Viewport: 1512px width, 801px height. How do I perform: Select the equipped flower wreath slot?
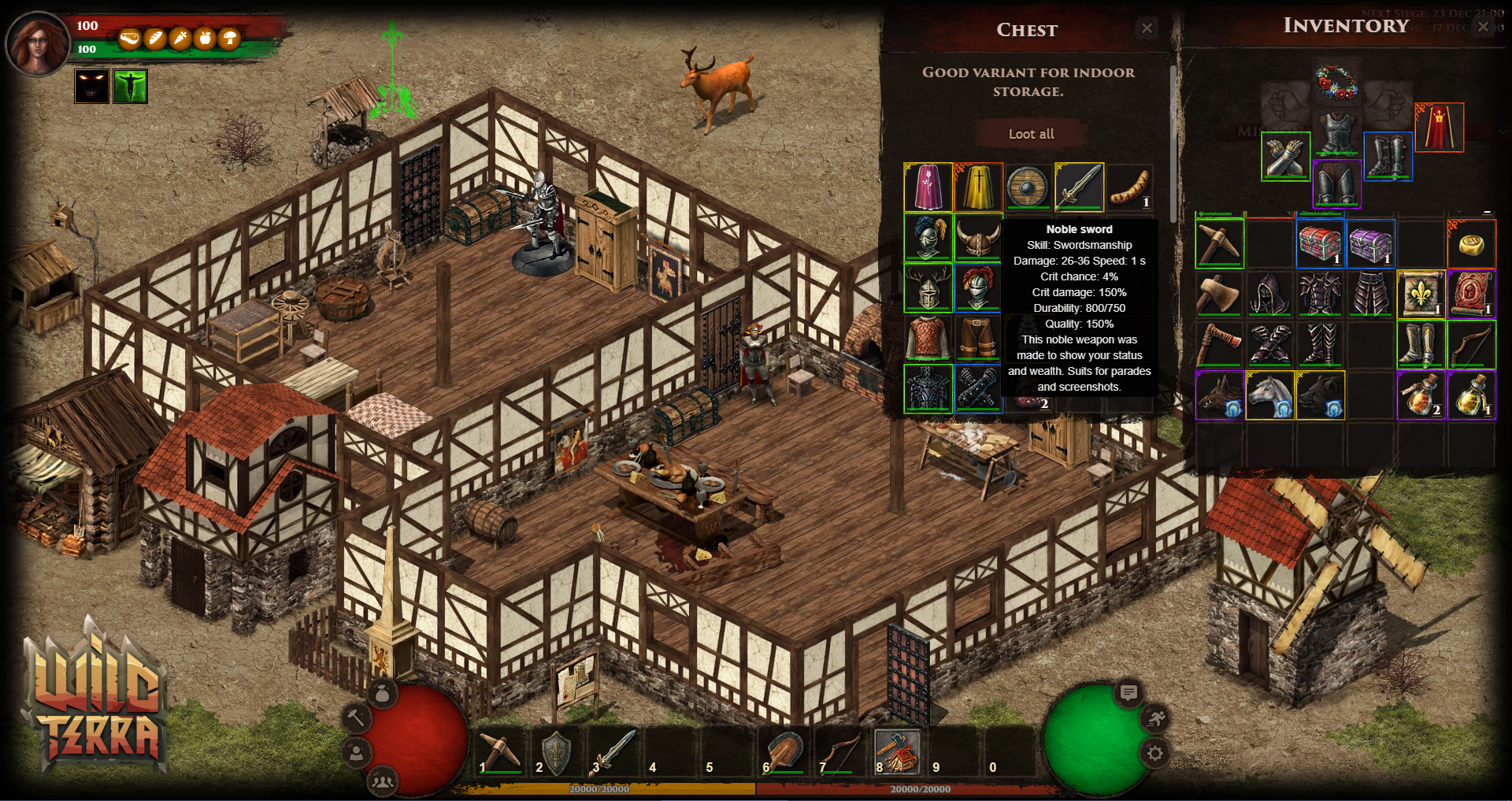(x=1336, y=82)
